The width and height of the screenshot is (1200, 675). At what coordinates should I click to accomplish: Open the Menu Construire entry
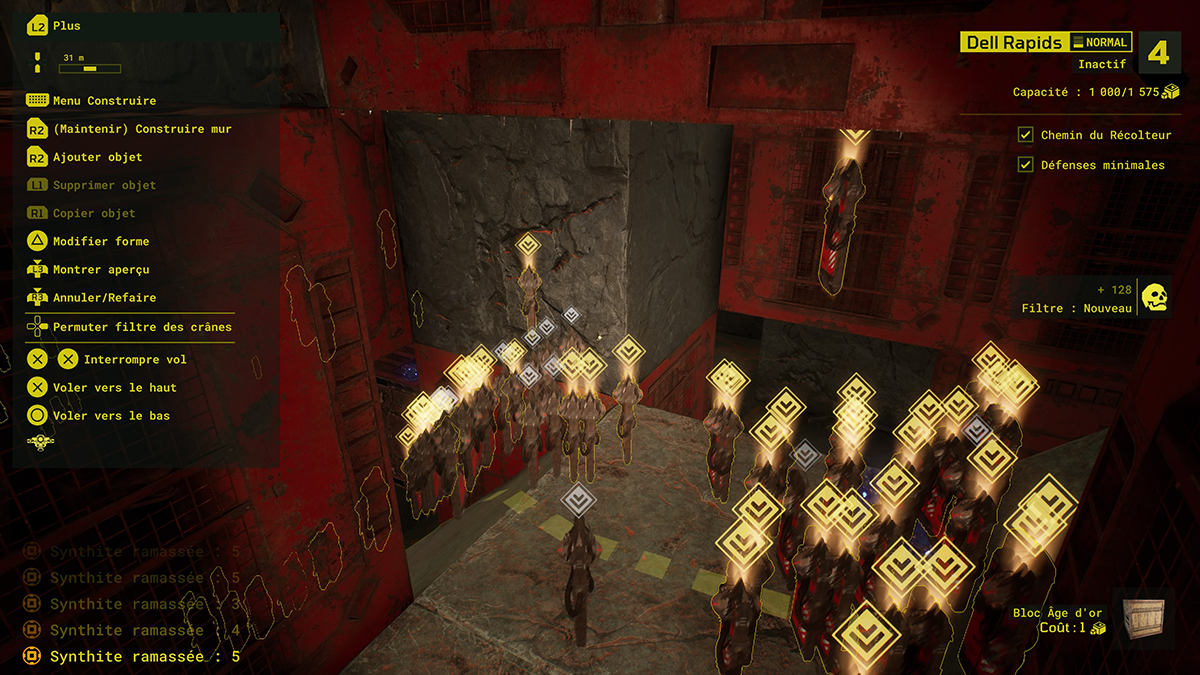coord(104,101)
